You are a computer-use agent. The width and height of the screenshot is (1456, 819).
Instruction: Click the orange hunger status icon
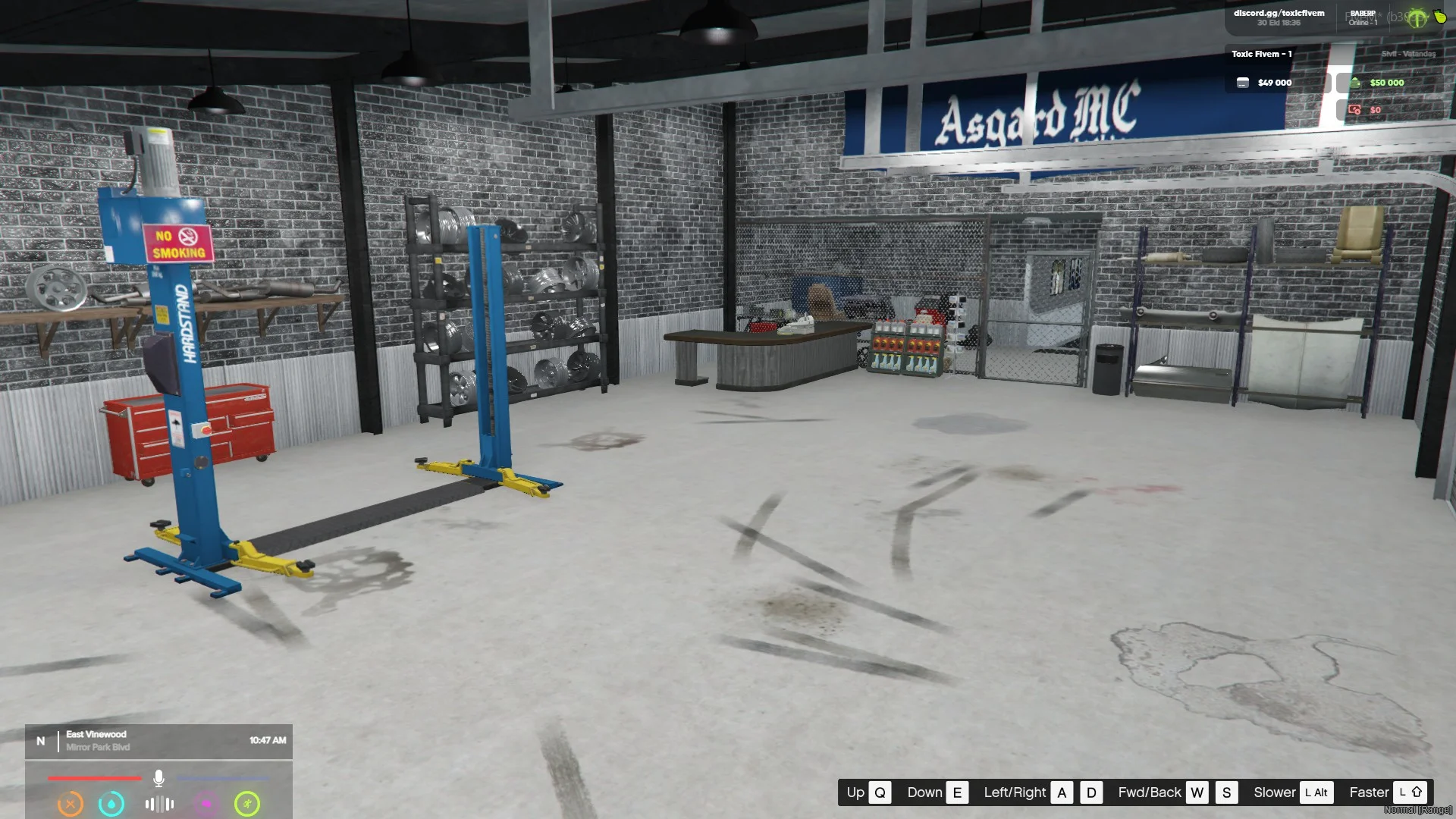[x=71, y=804]
